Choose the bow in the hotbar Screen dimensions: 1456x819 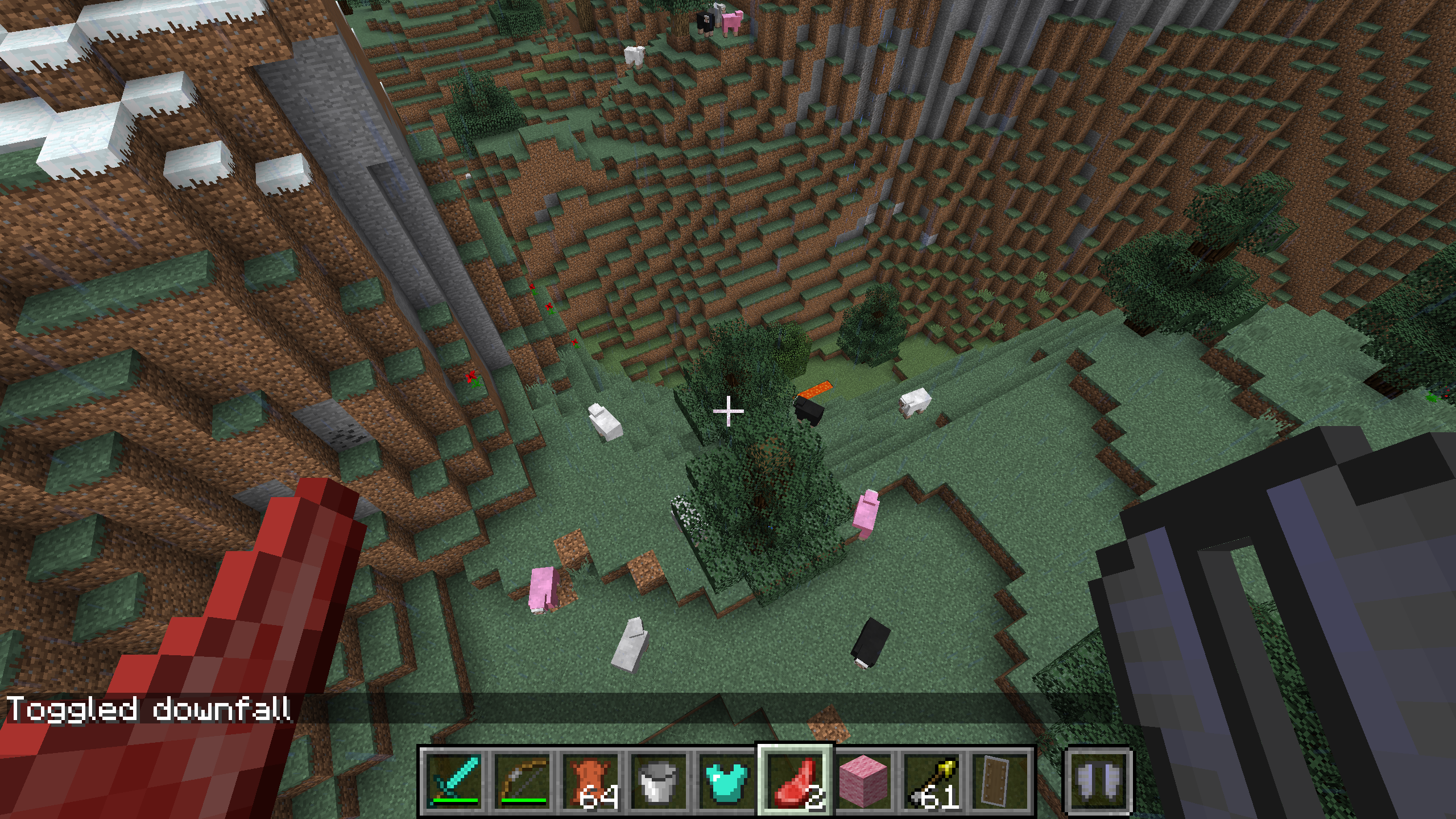[x=522, y=780]
